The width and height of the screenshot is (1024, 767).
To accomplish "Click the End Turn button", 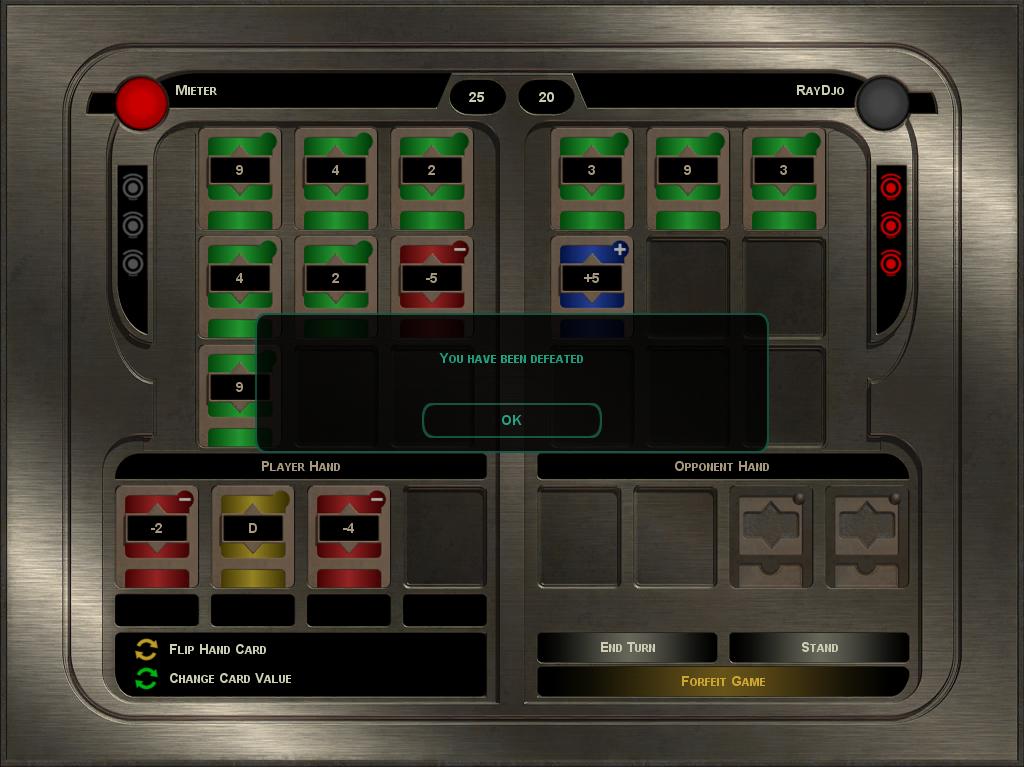I will point(627,647).
